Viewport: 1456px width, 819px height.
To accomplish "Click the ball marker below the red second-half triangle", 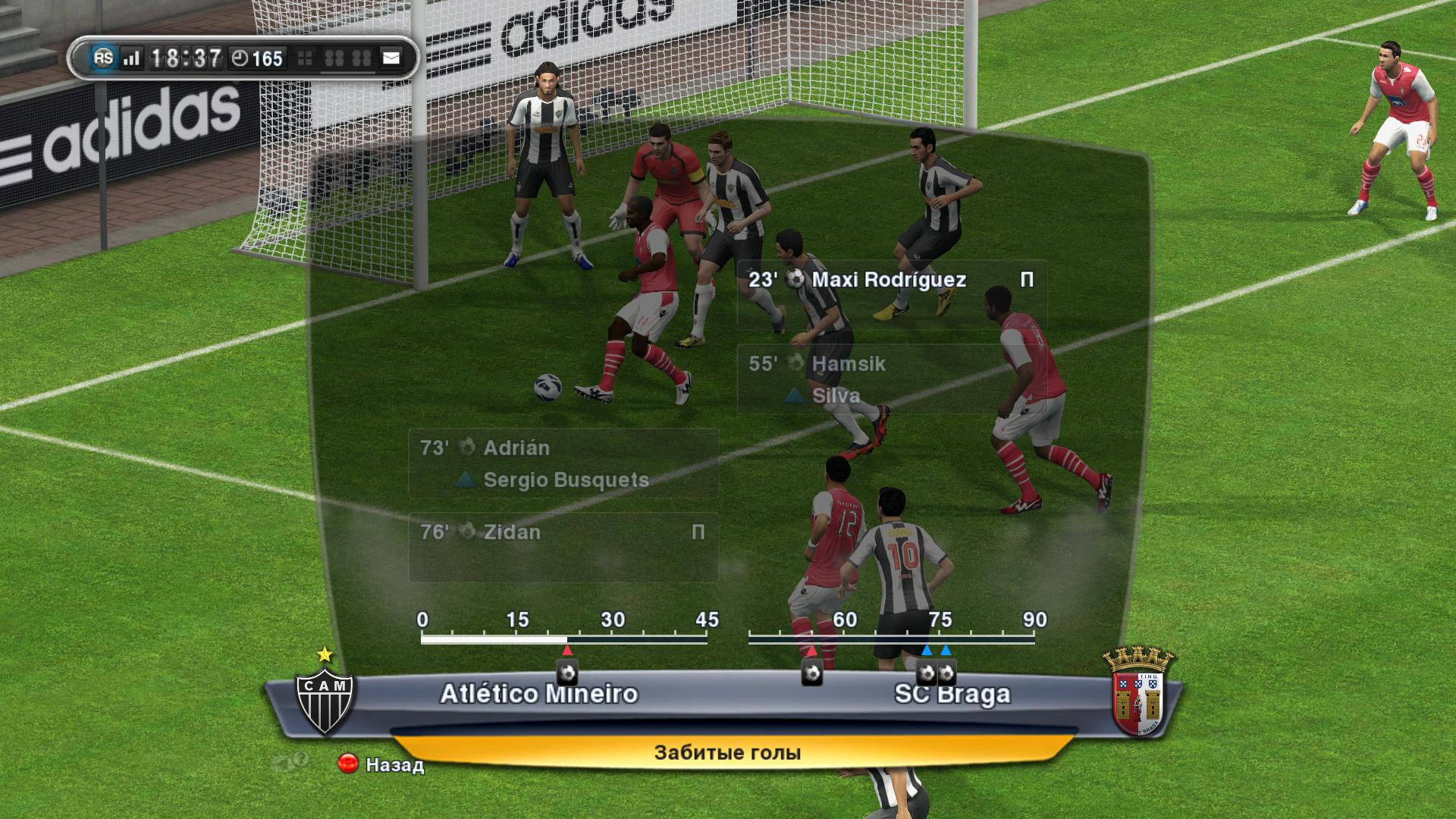I will pyautogui.click(x=812, y=673).
